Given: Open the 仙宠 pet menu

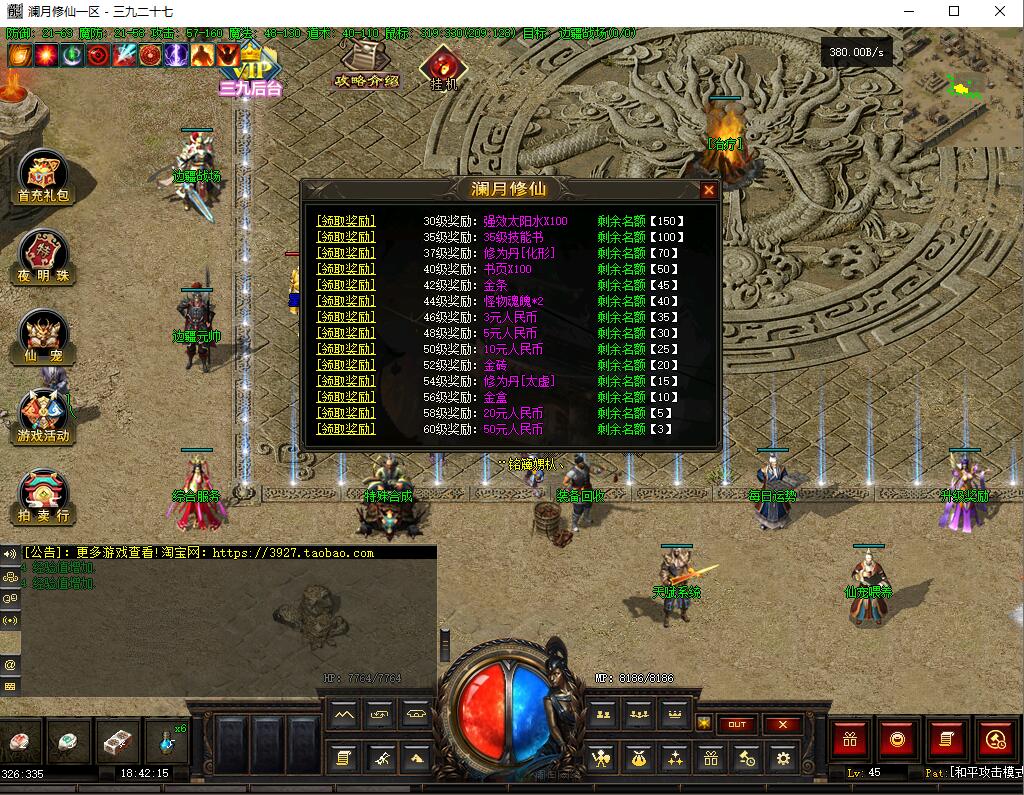Looking at the screenshot, I should 44,334.
